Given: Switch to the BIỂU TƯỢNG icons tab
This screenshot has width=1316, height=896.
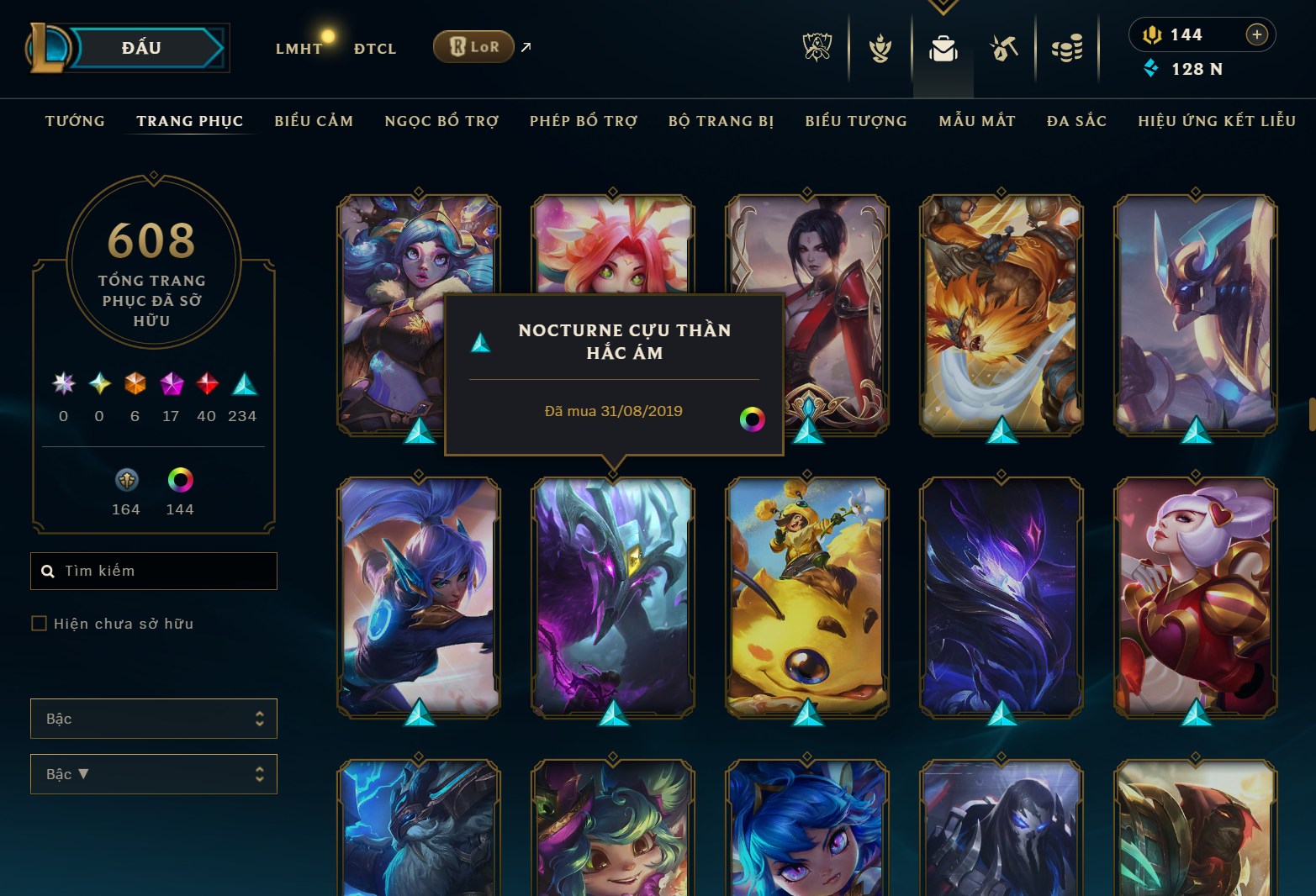Looking at the screenshot, I should tap(856, 121).
